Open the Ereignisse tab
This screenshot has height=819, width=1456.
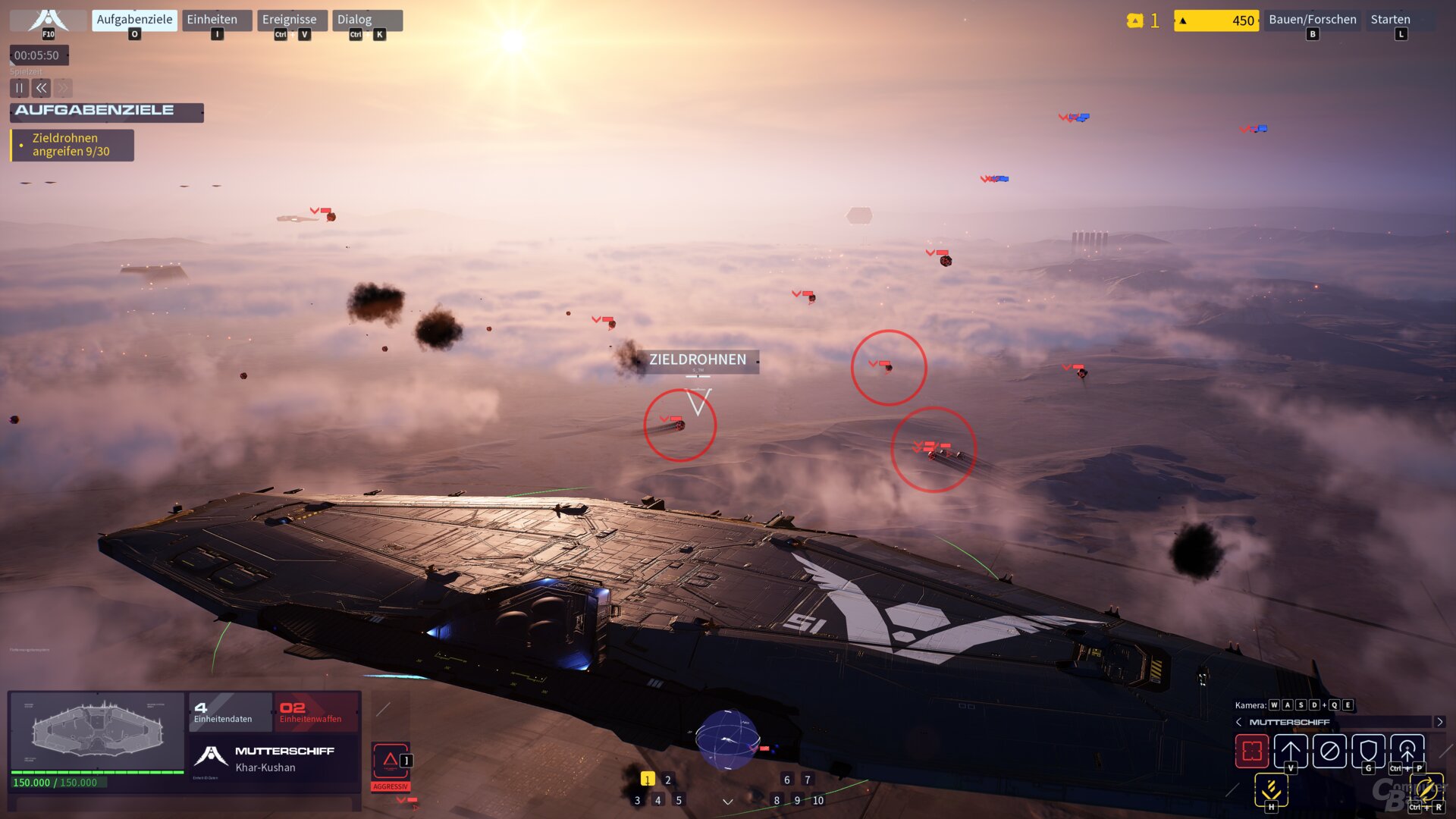pos(290,19)
